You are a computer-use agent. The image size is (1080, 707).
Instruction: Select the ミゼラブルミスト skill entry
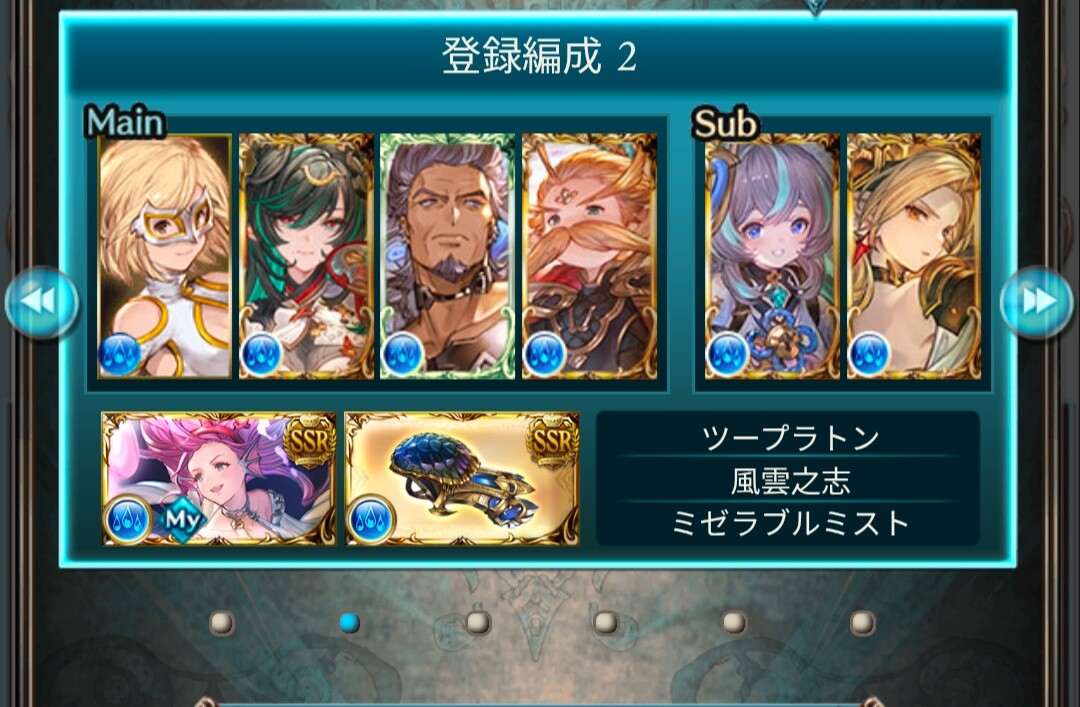(790, 523)
